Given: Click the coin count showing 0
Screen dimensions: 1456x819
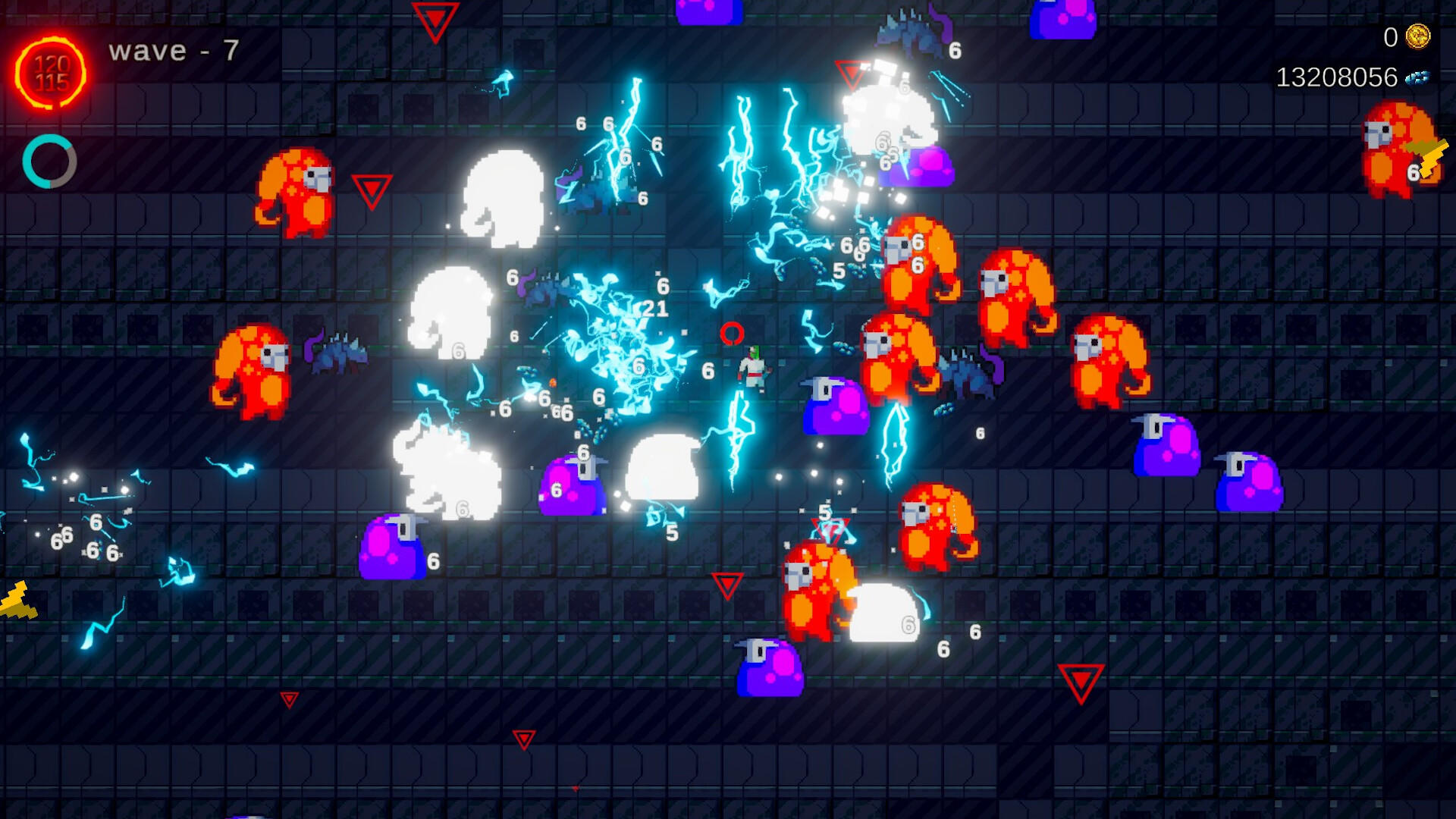Looking at the screenshot, I should coord(1390,36).
